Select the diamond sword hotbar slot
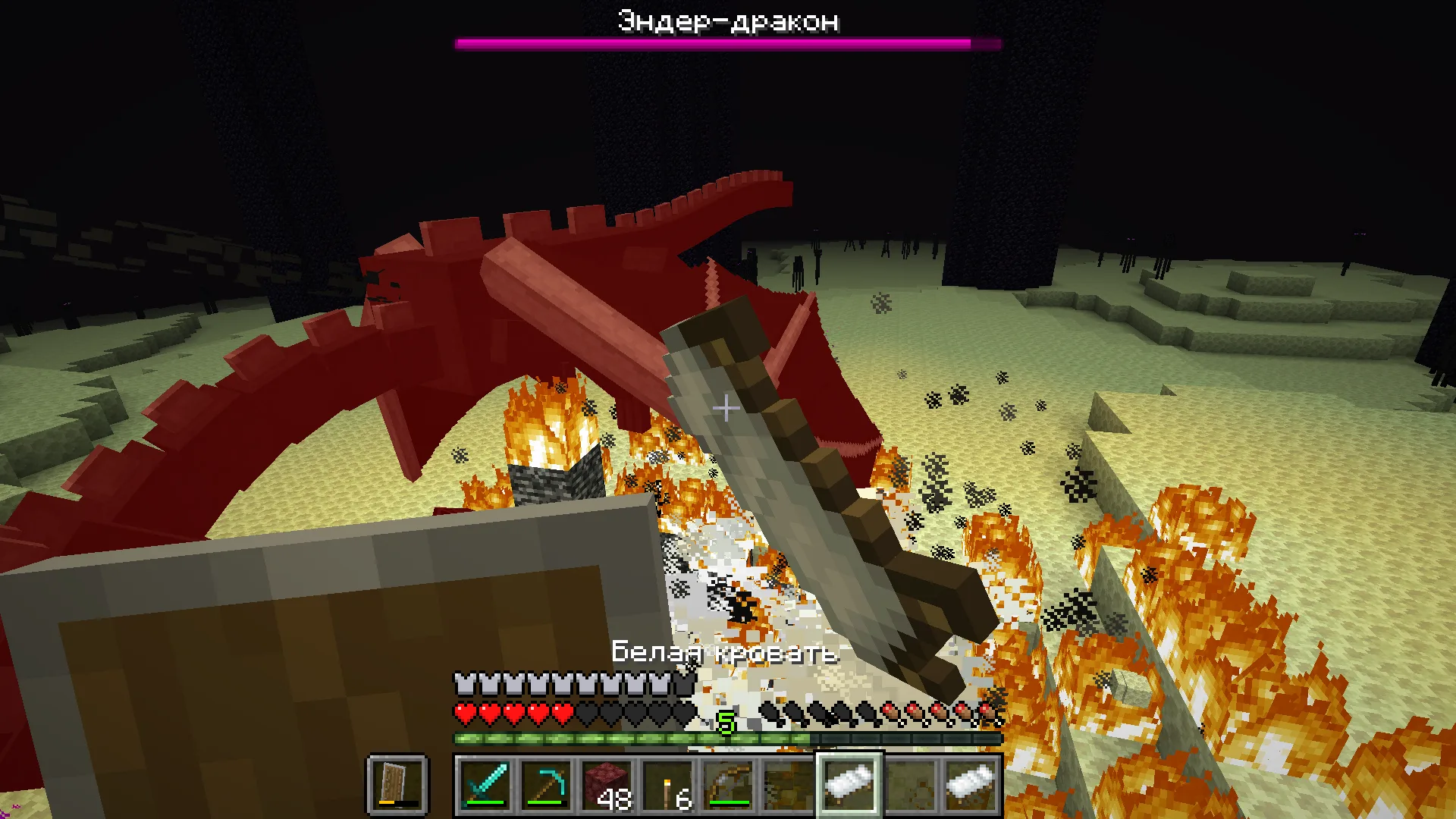The image size is (1456, 819). pos(485,785)
